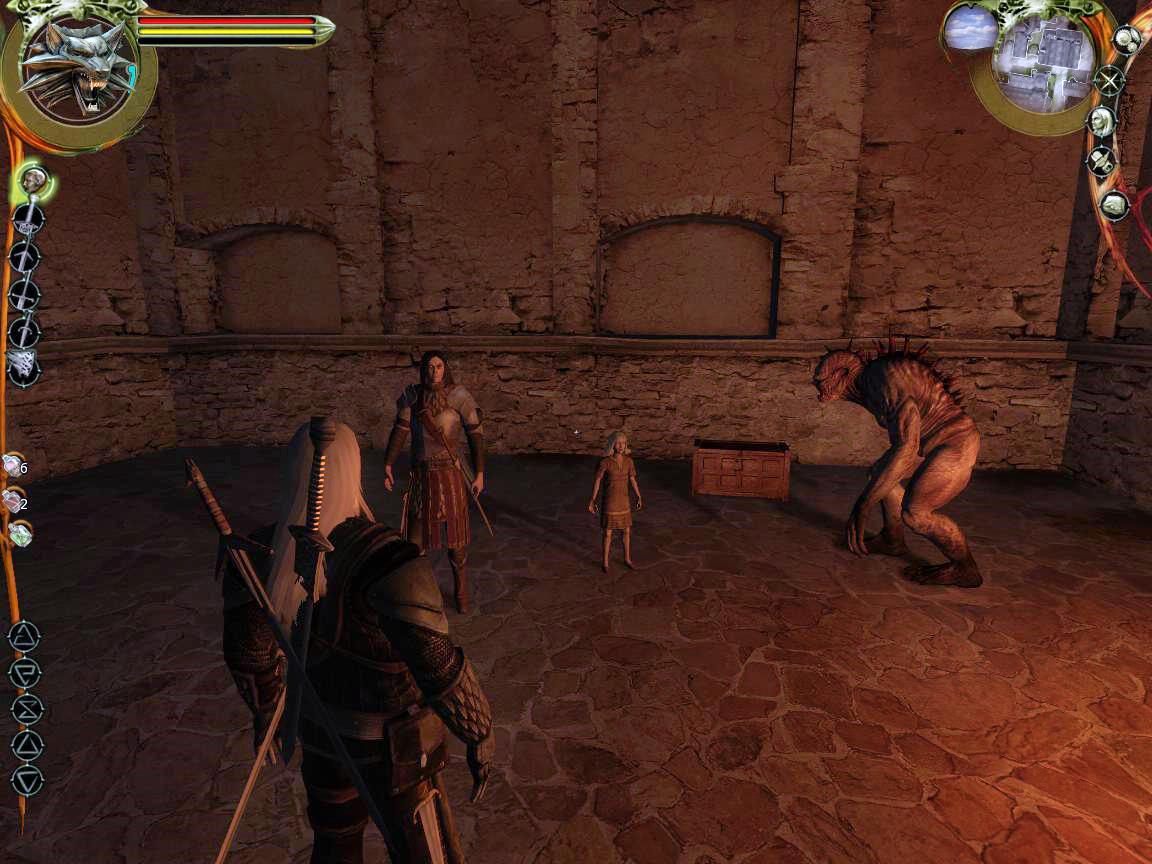Select the glowing green head portrait icon

[35, 182]
